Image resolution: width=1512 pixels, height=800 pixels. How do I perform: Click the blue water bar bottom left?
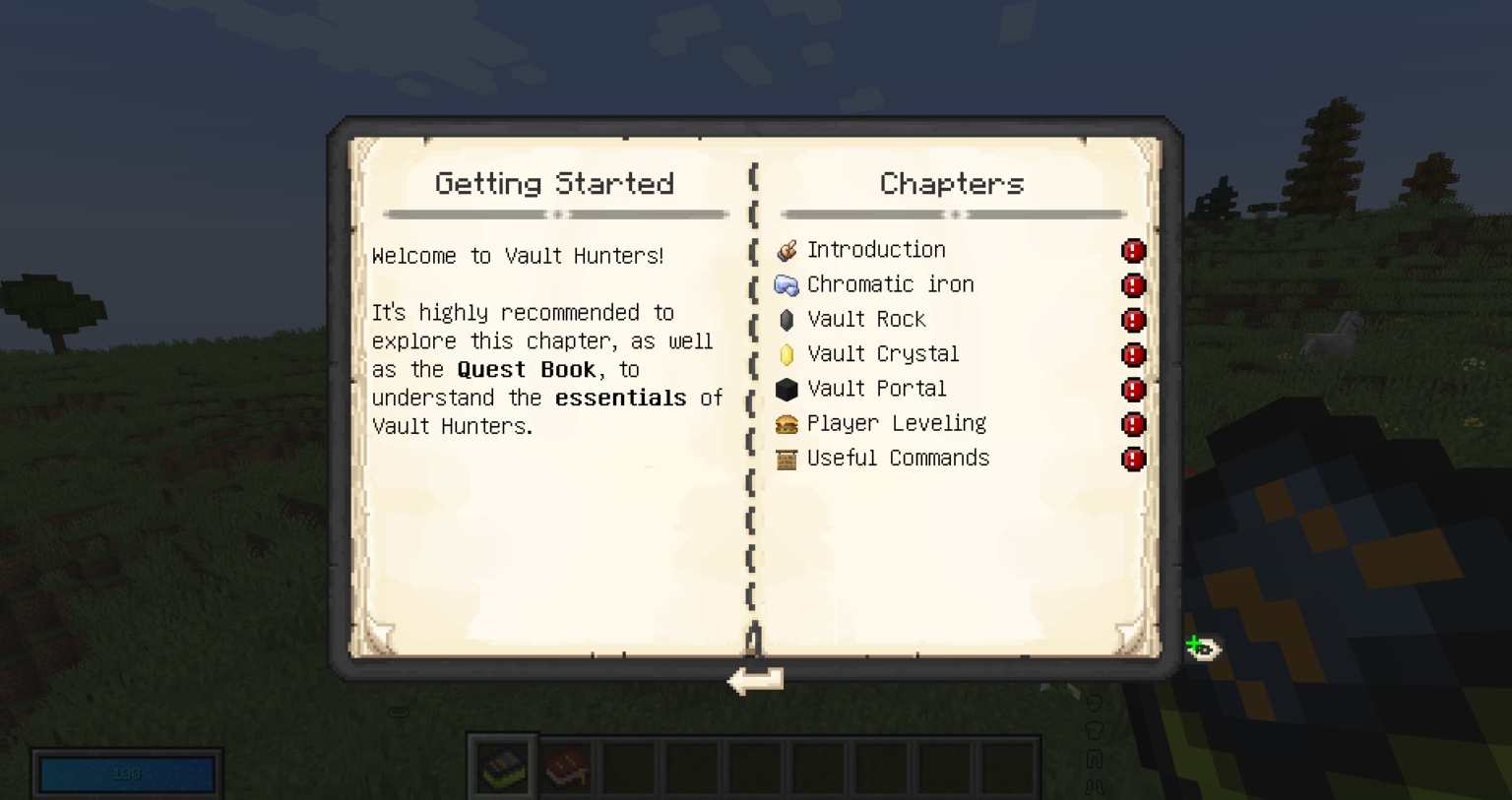(125, 774)
